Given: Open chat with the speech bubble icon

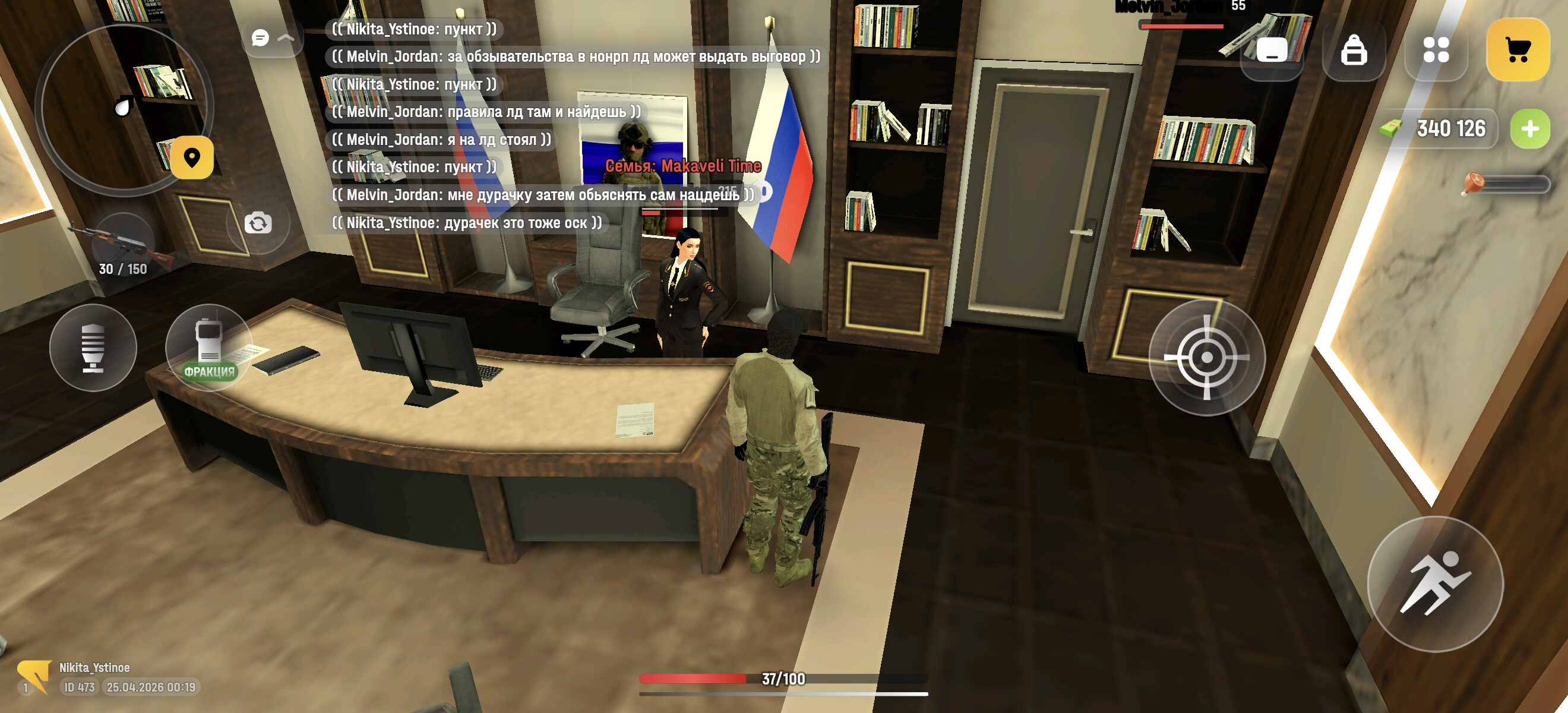Looking at the screenshot, I should click(x=261, y=38).
